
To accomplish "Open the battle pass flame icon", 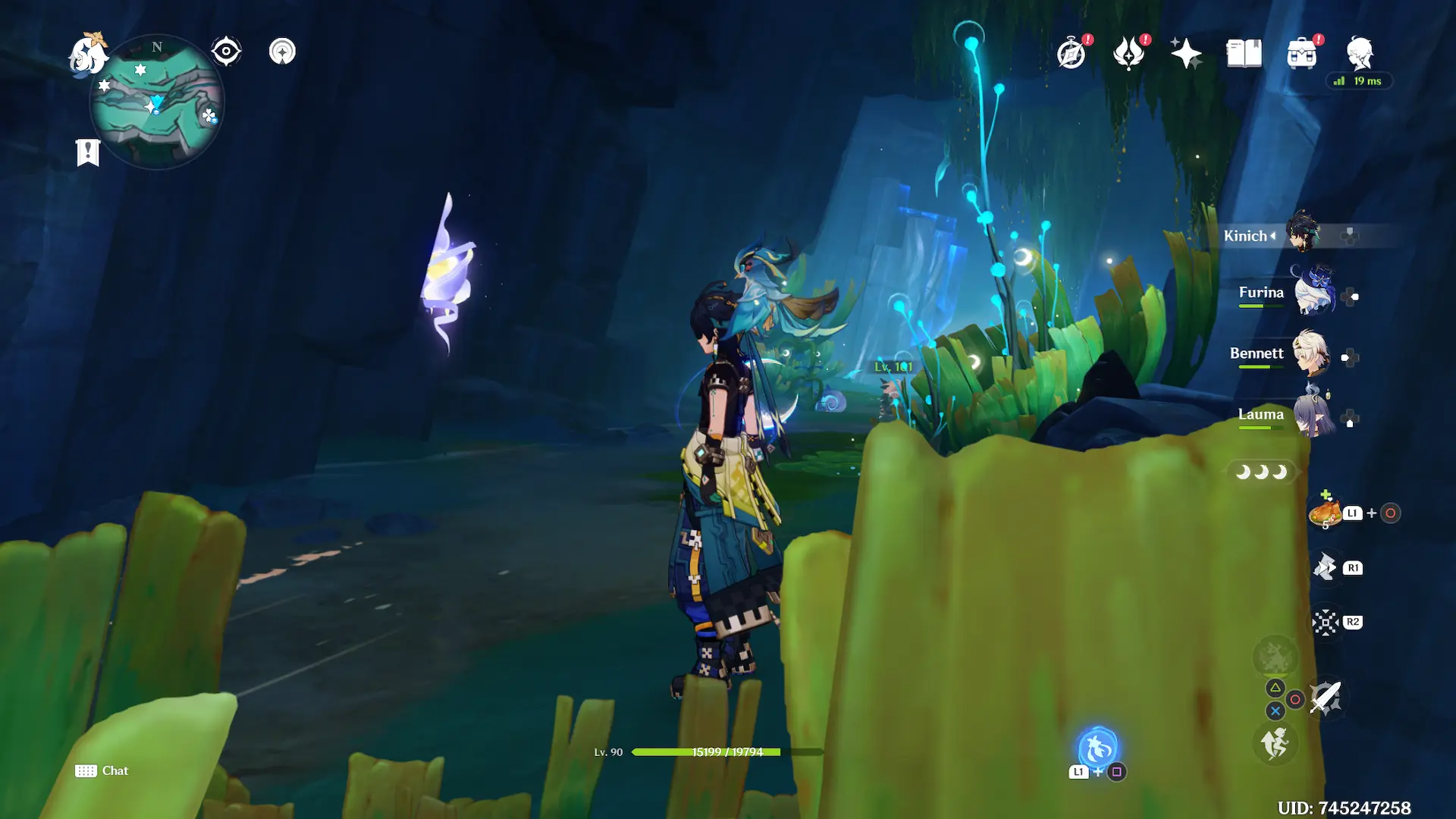I will point(1128,54).
